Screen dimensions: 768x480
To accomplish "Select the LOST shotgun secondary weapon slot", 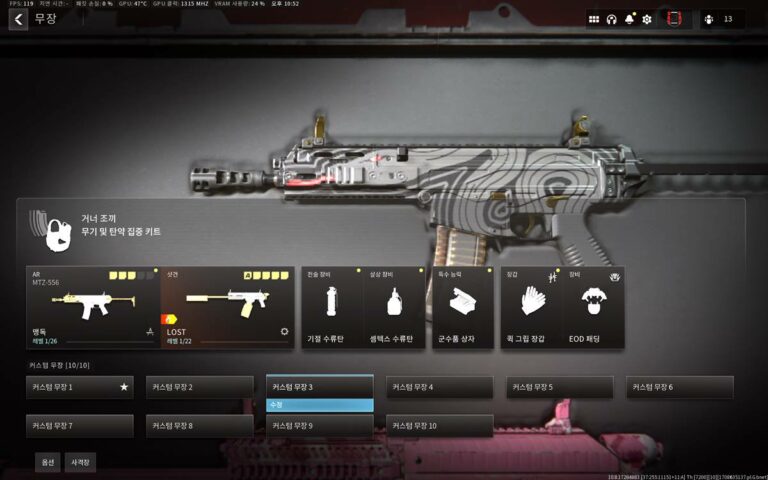I will [228, 307].
